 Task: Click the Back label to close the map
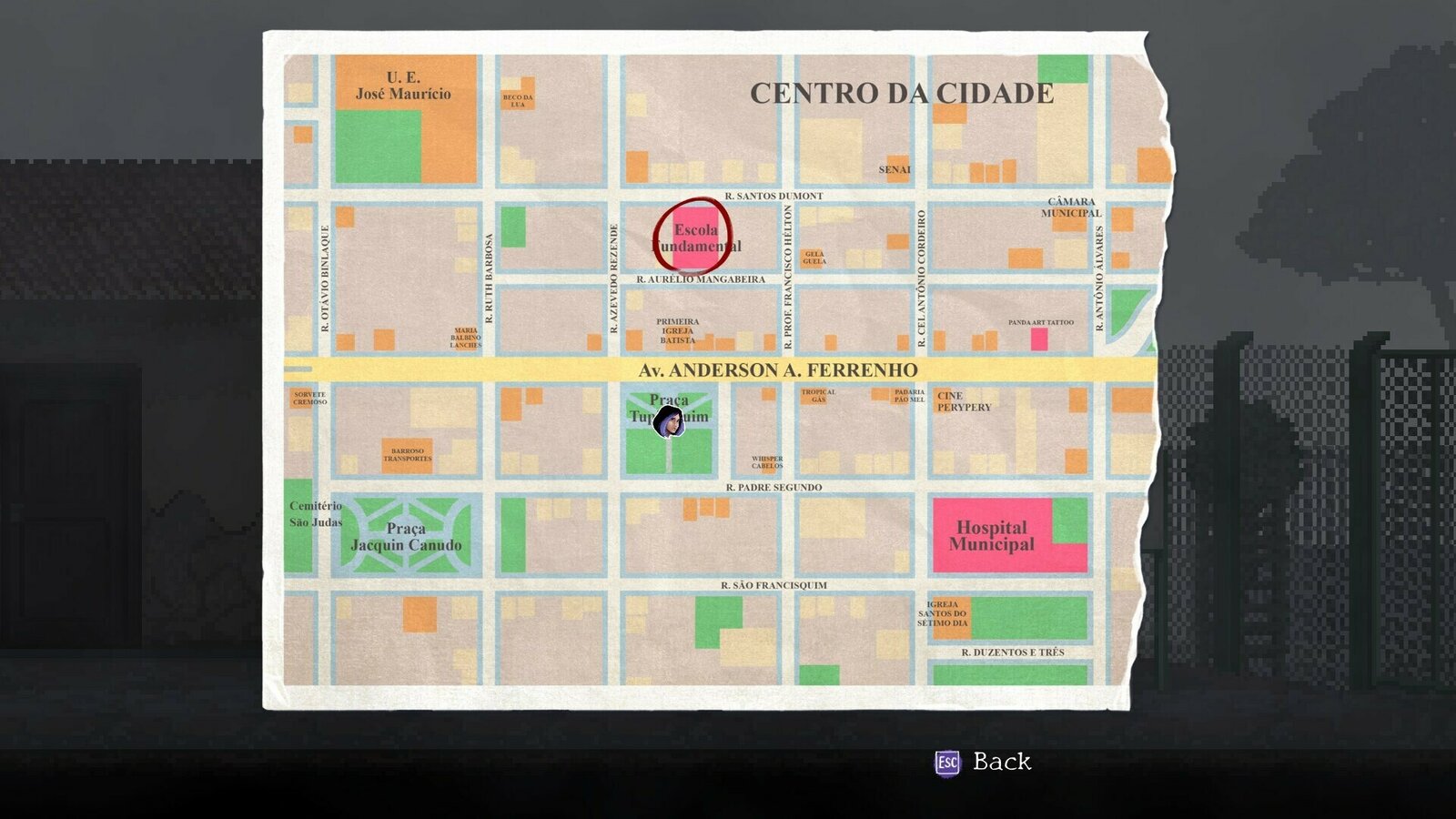1001,762
